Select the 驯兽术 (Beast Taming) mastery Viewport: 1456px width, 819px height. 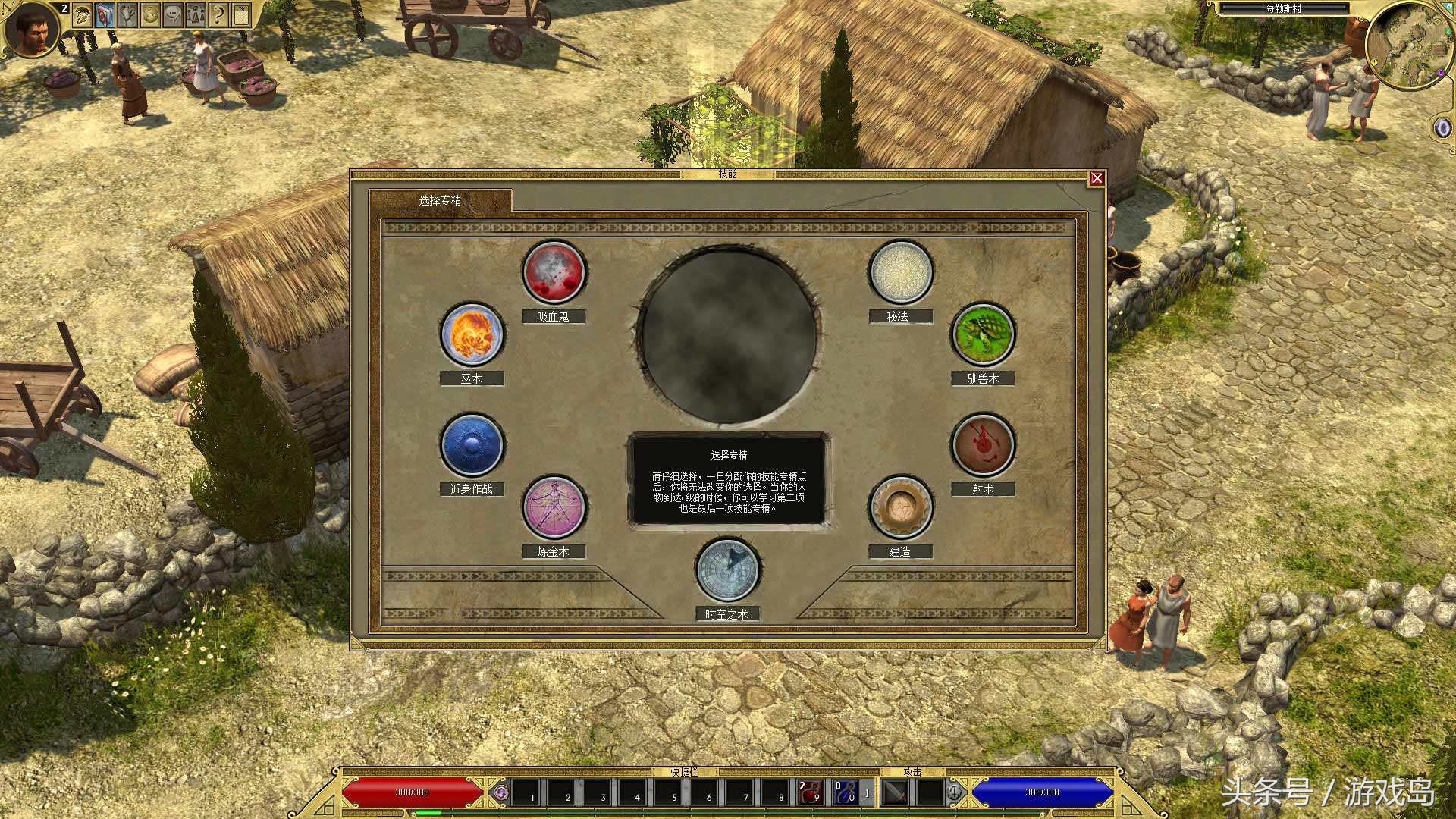click(983, 334)
